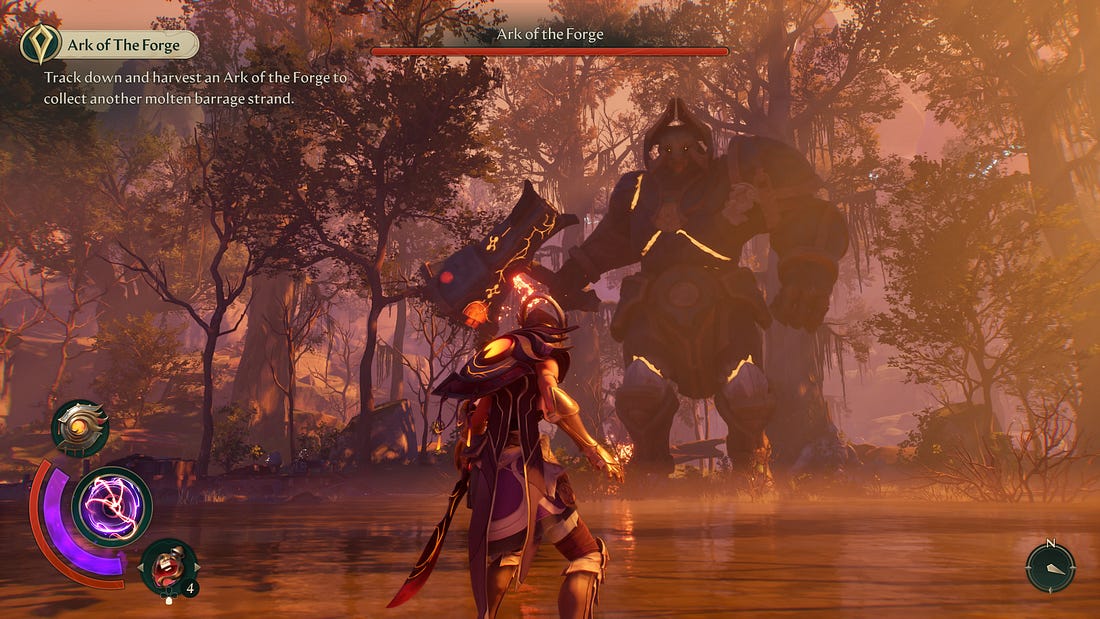Click the diamond quest marker emblem
Screen dimensions: 1100x619
pyautogui.click(x=40, y=44)
